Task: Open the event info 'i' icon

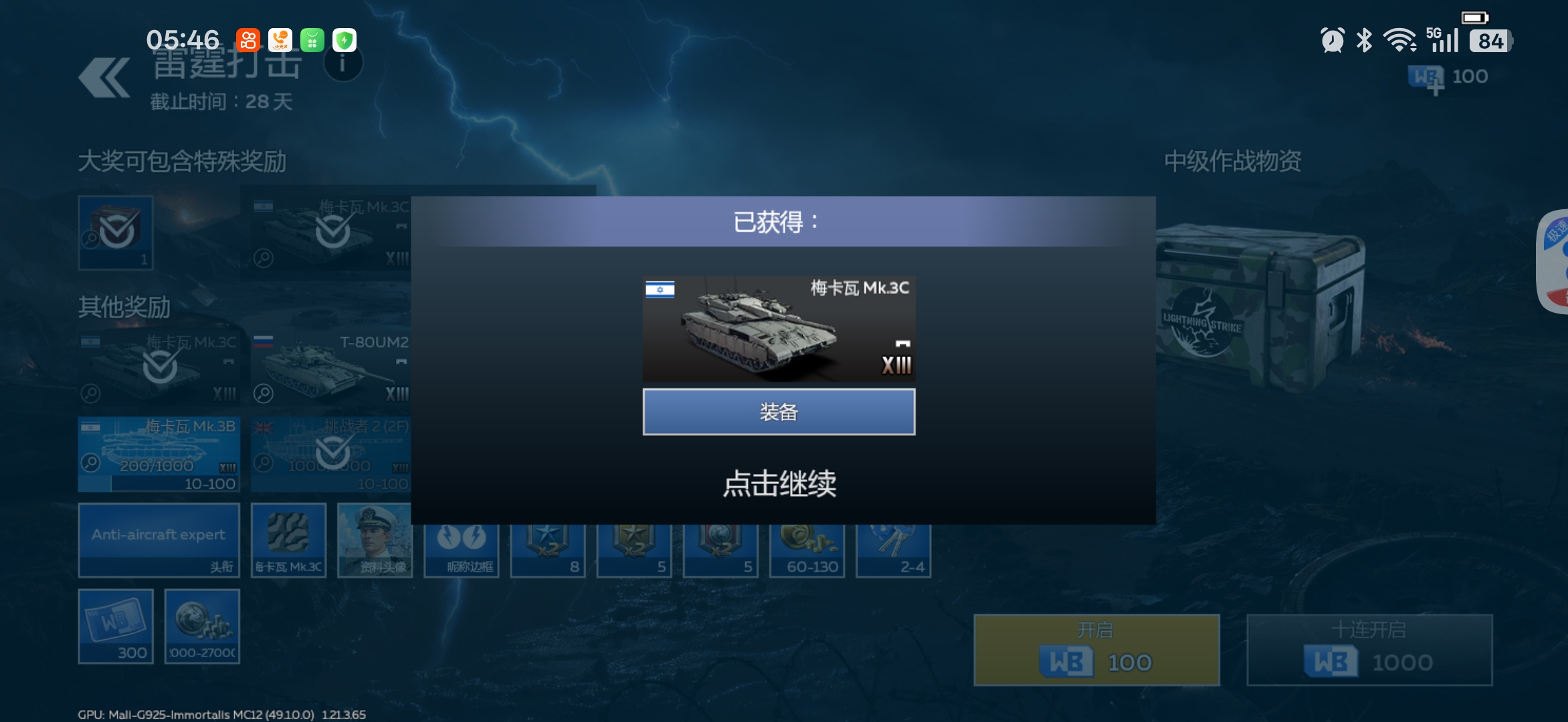Action: 342,64
